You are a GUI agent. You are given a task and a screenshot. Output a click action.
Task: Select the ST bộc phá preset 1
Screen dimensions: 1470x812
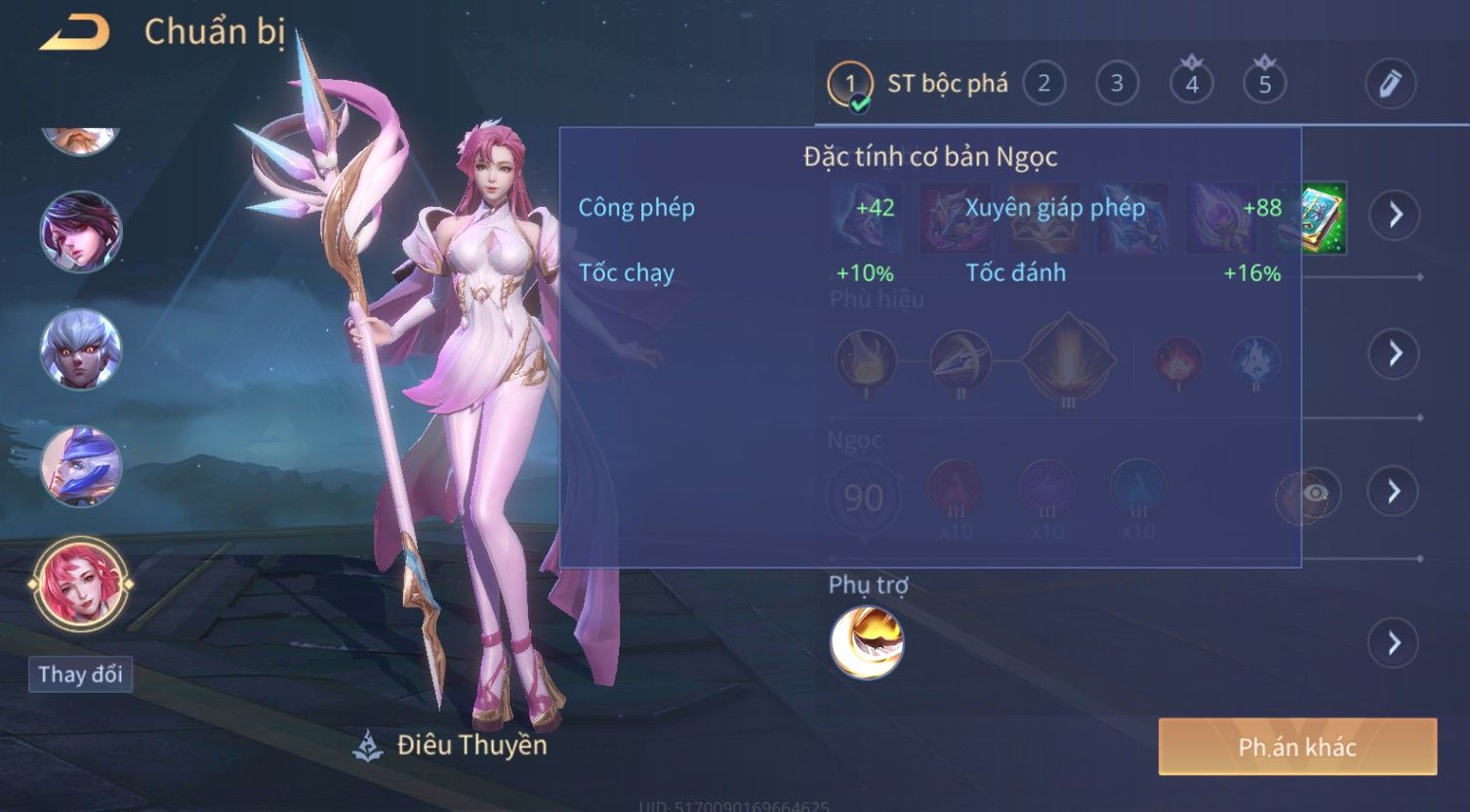pyautogui.click(x=850, y=84)
